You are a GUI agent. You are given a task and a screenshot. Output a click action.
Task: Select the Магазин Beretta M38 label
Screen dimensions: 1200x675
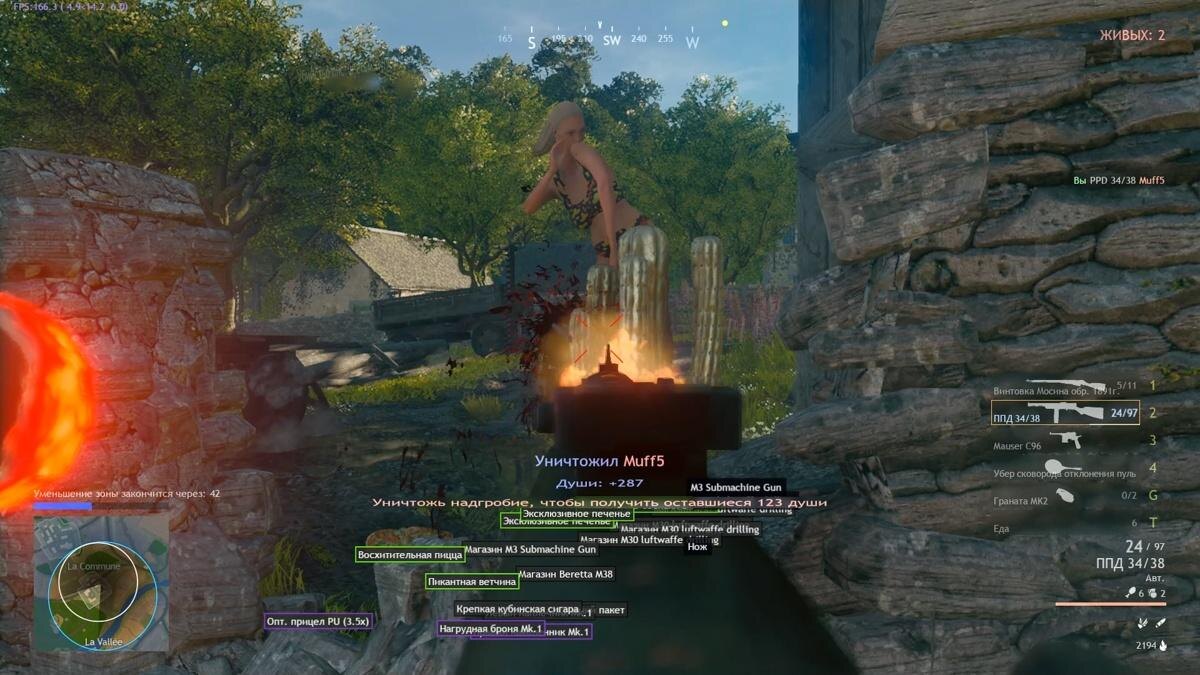pyautogui.click(x=565, y=574)
